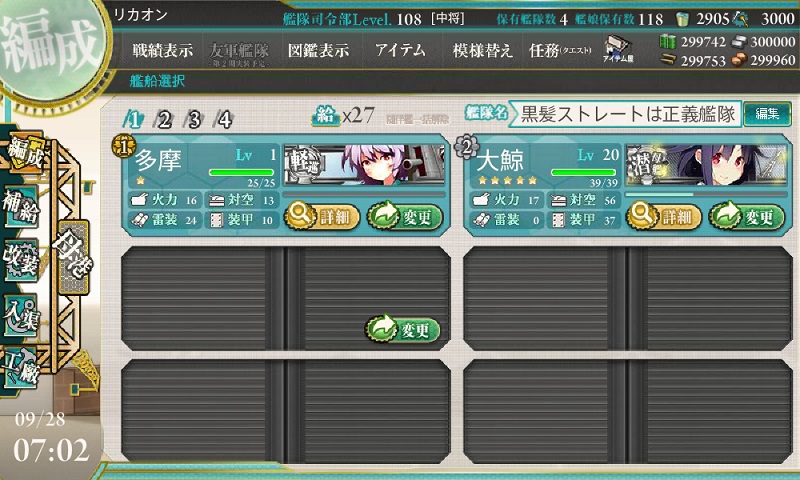Click 変更 to swap out 多摩
The height and width of the screenshot is (480, 800).
404,215
